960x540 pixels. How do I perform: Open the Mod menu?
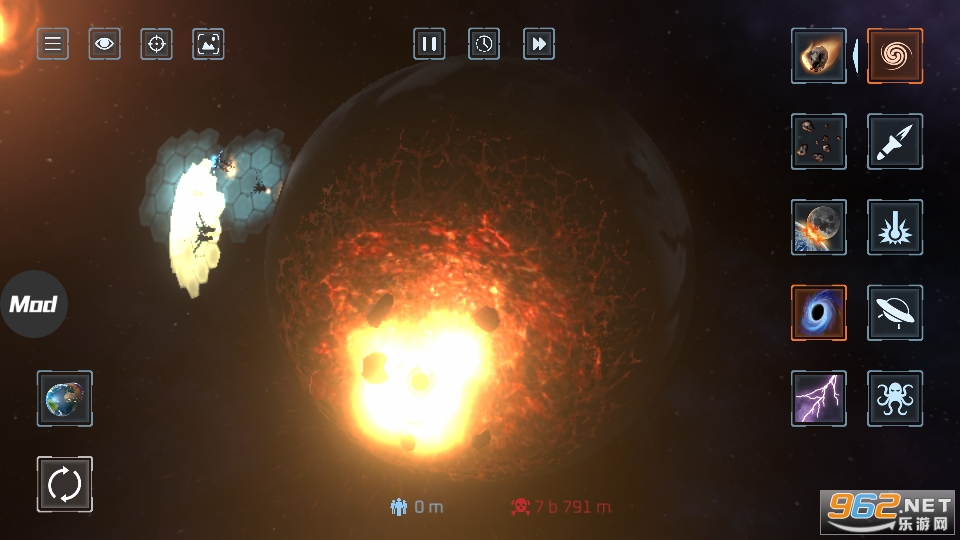click(x=34, y=304)
